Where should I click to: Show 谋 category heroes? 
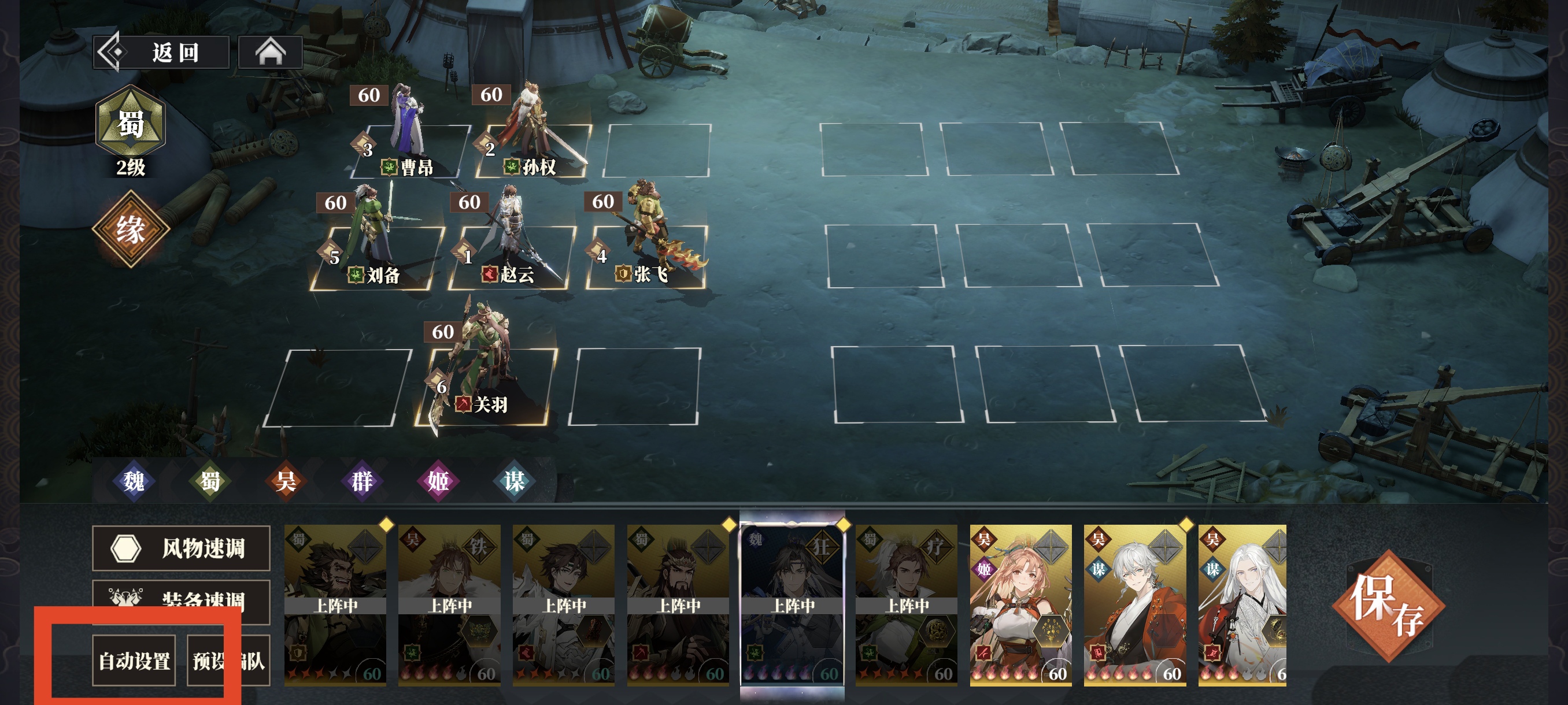click(514, 481)
